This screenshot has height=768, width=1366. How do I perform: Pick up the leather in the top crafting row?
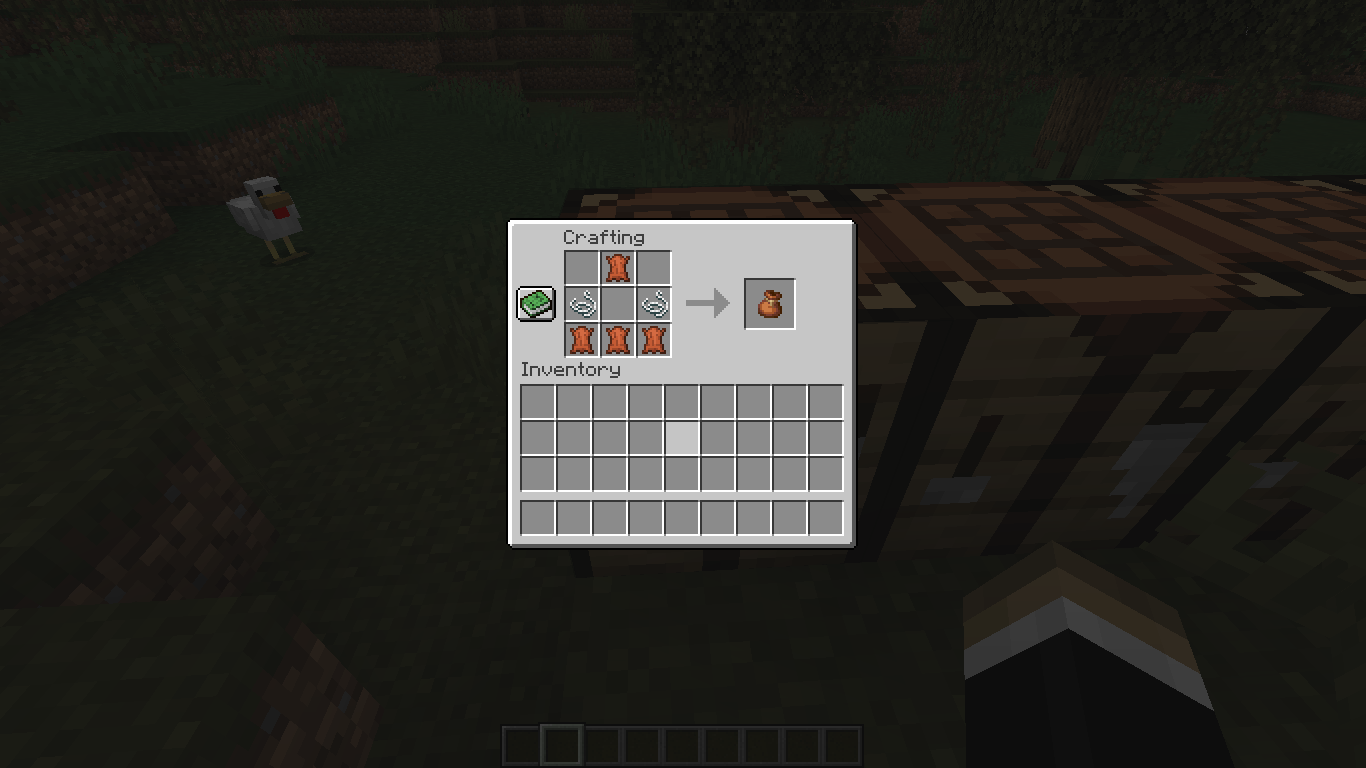[x=617, y=267]
